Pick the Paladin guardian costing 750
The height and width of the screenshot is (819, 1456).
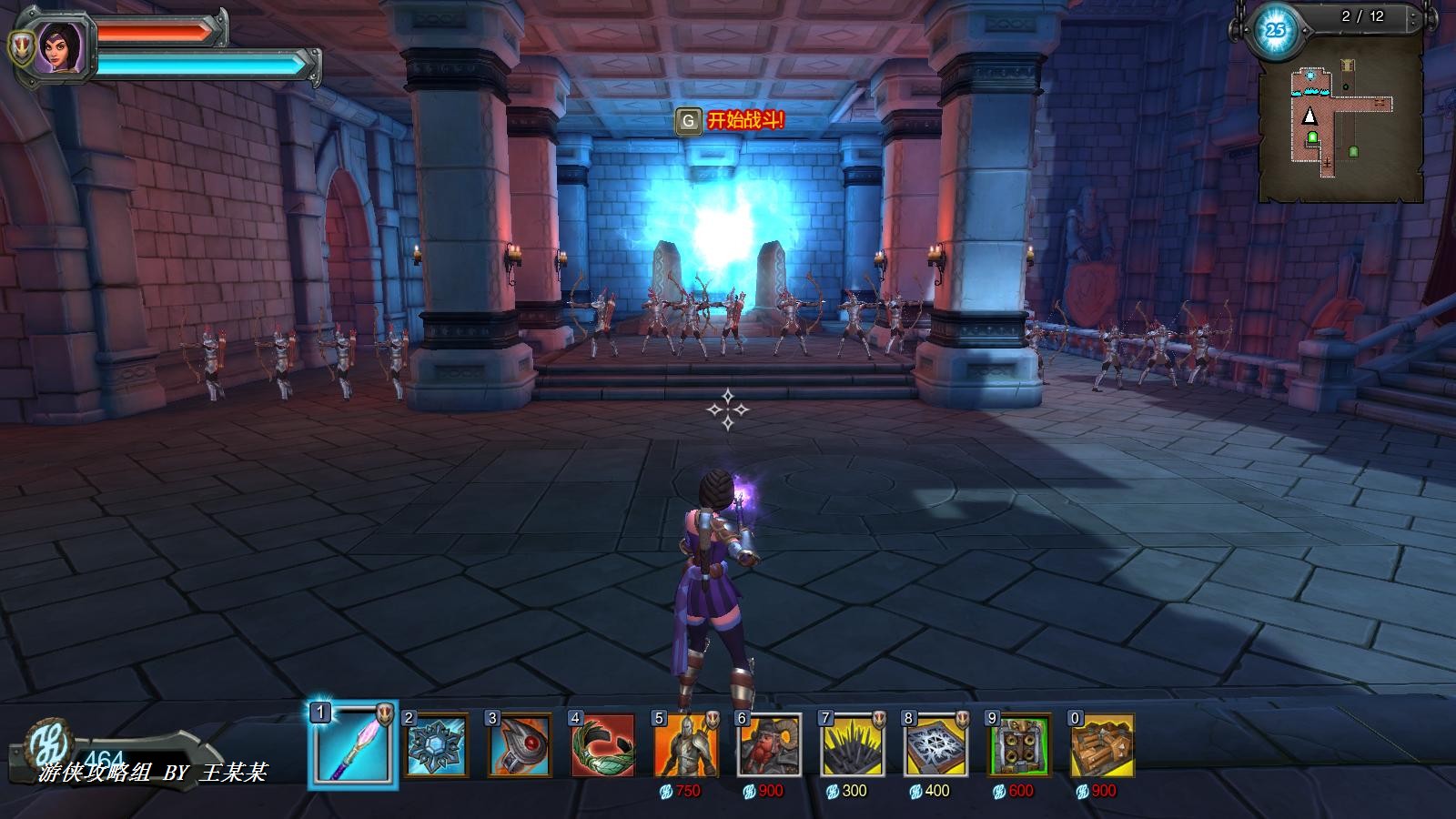pos(686,746)
